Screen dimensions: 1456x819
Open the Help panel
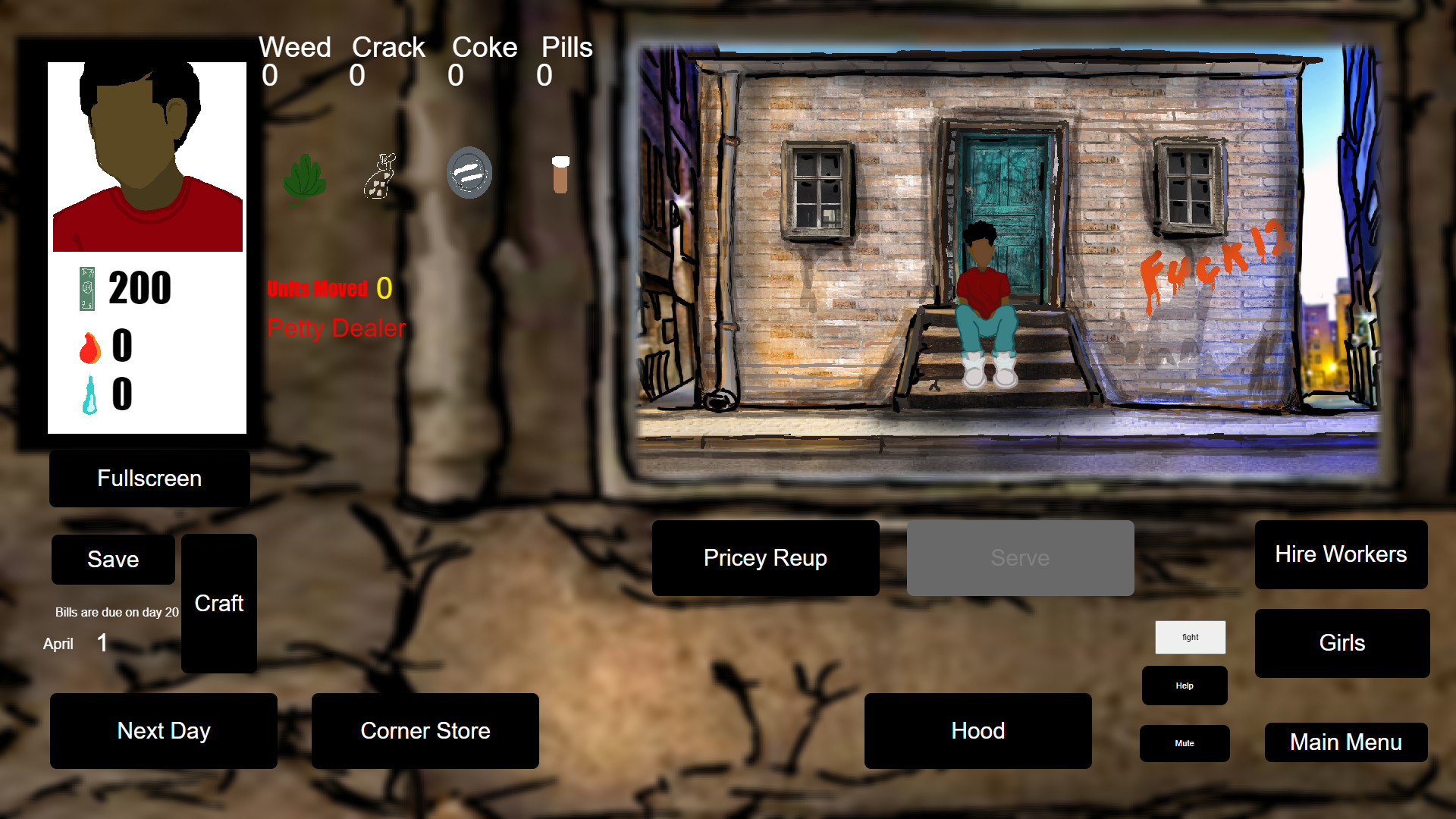1184,686
